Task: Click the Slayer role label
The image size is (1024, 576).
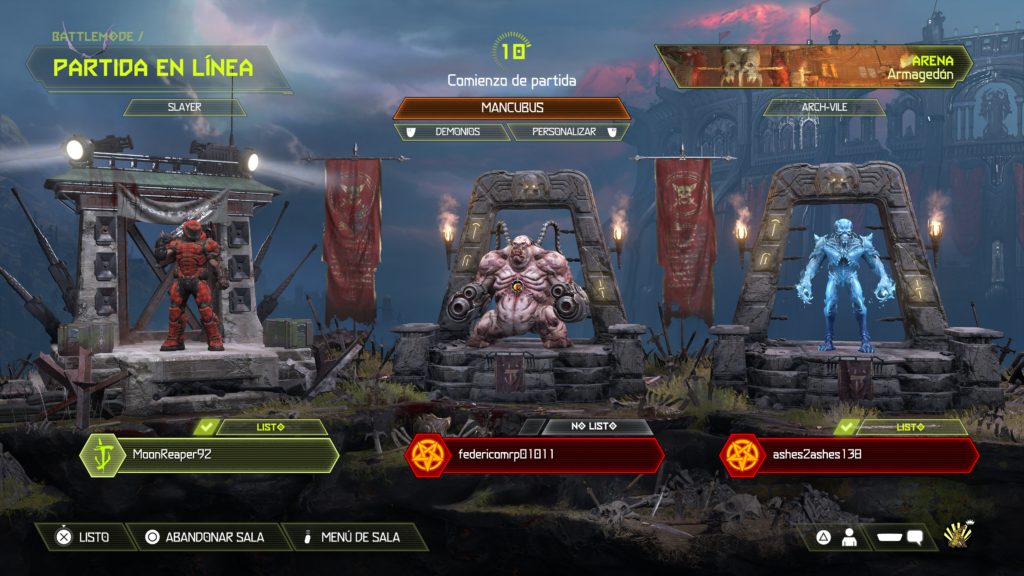Action: click(x=185, y=107)
